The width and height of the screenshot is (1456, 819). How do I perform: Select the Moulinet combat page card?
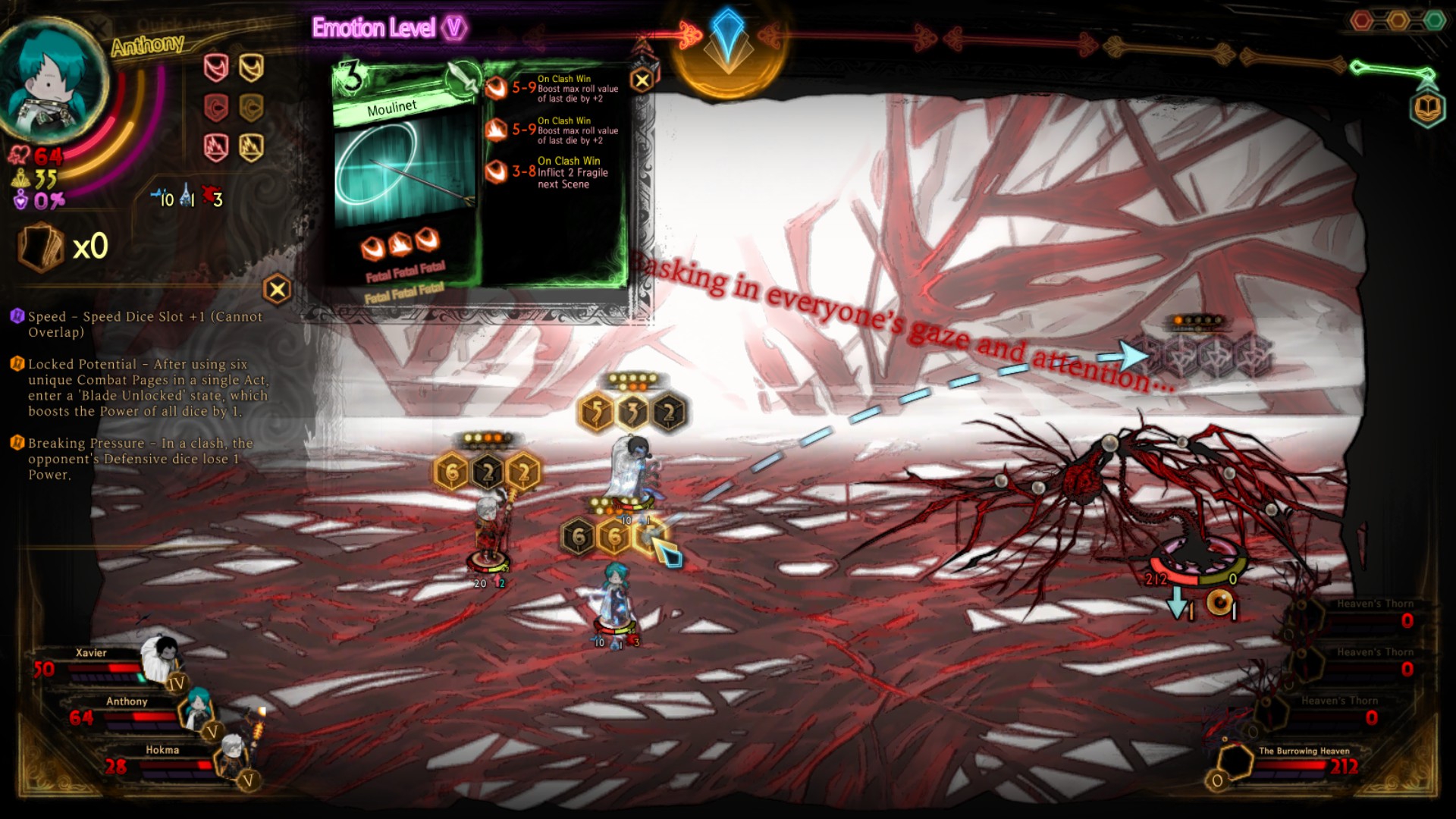[406, 178]
